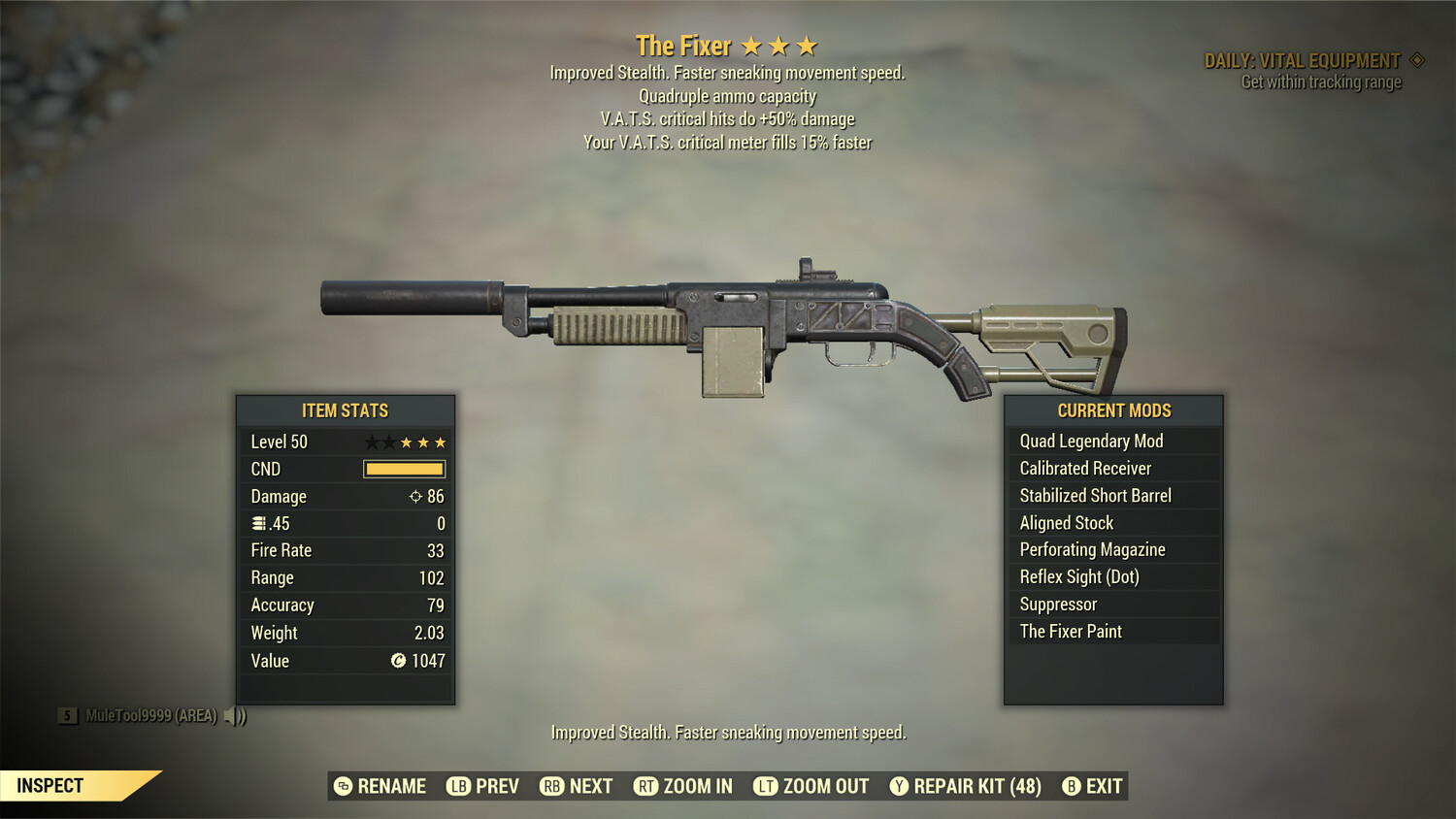Toggle the Suppressor entry in Current Mods

click(1057, 604)
